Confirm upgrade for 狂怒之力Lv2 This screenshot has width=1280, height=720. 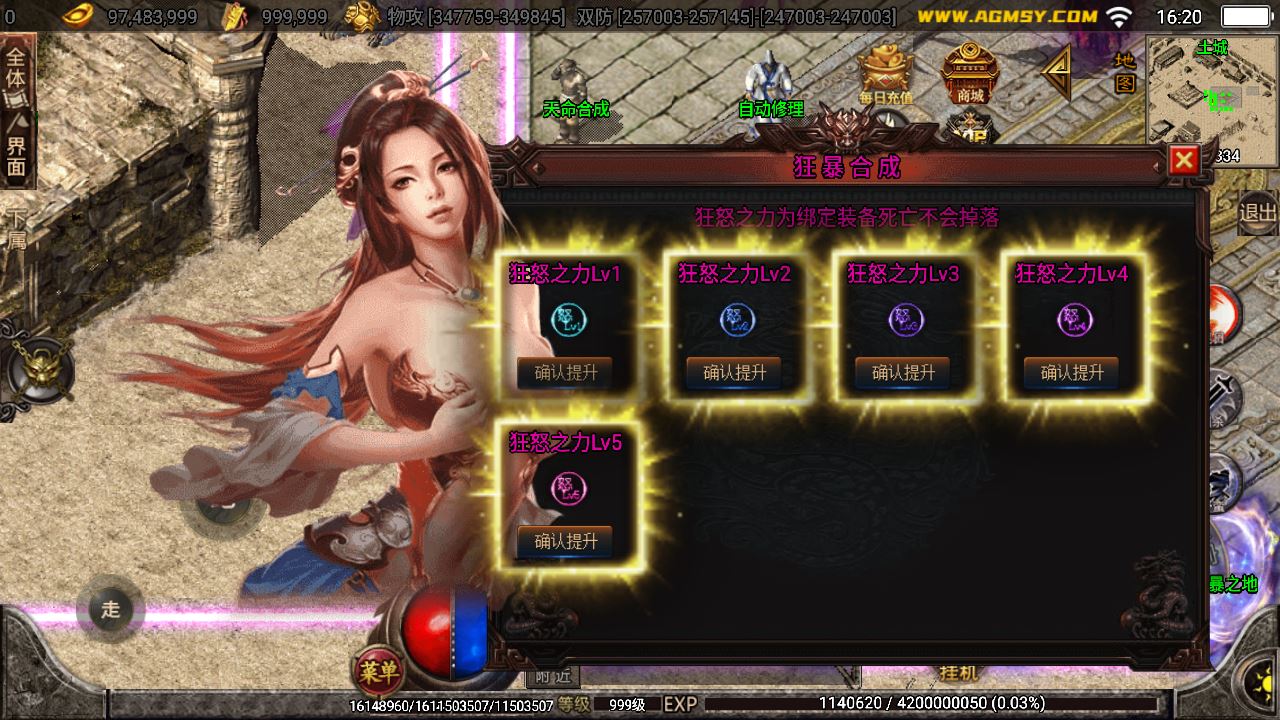coord(734,373)
